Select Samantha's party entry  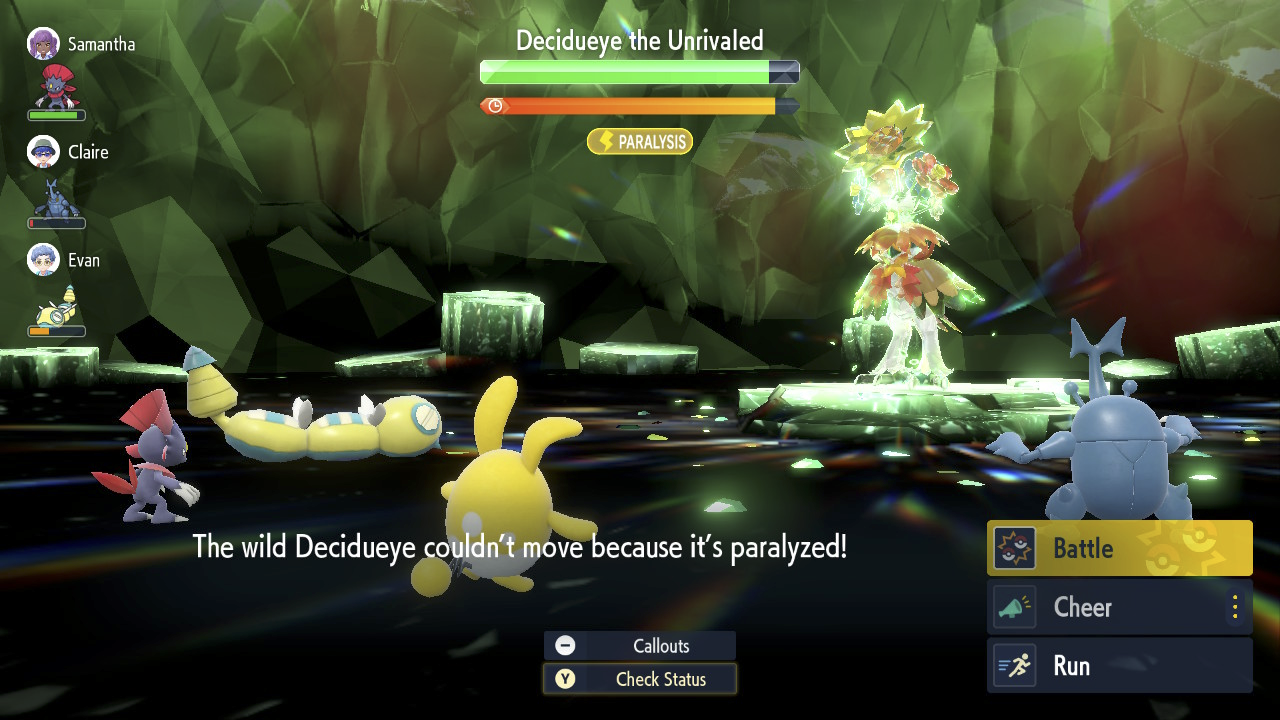point(82,45)
